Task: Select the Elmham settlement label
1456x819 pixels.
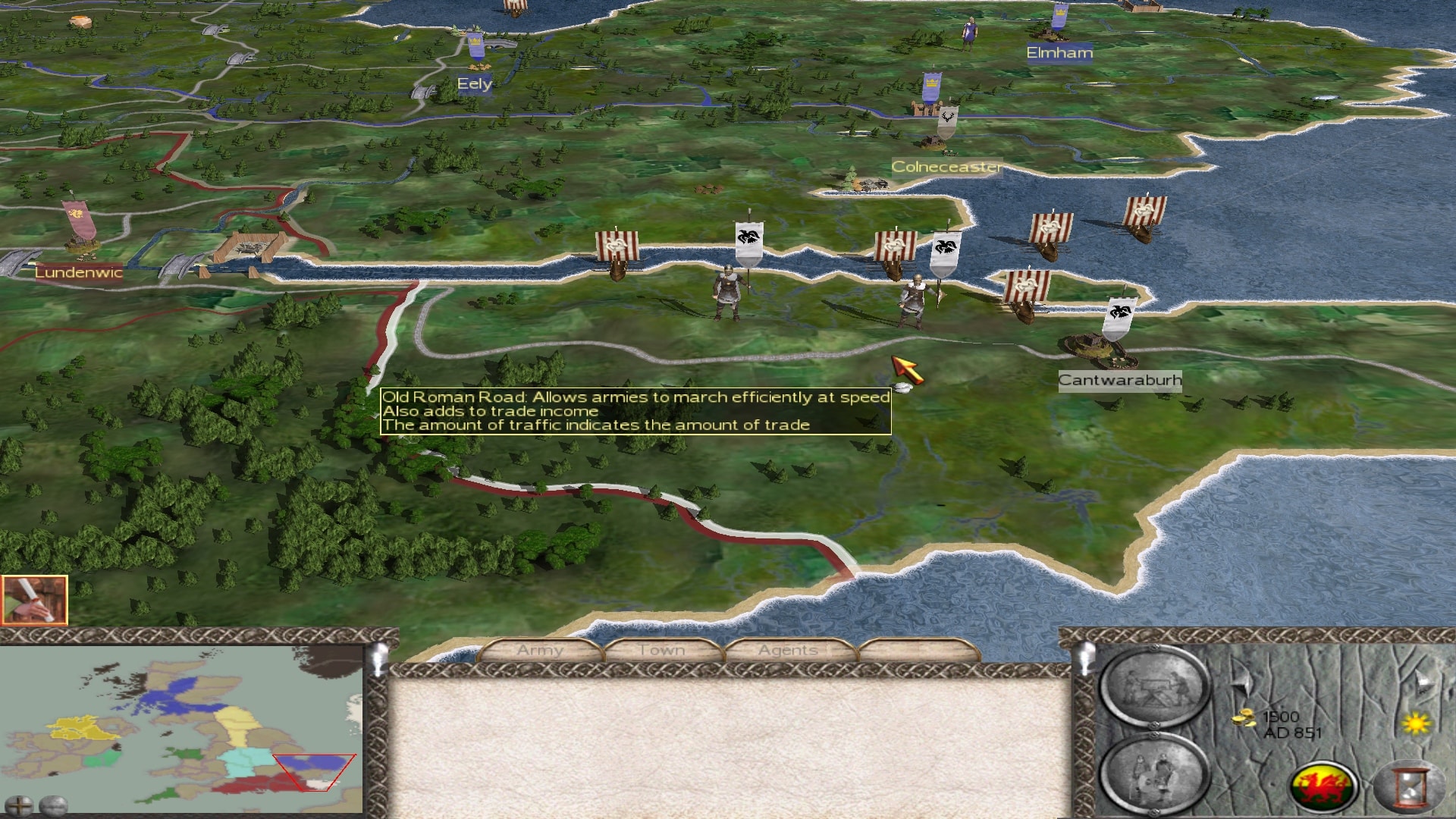Action: 1059,53
